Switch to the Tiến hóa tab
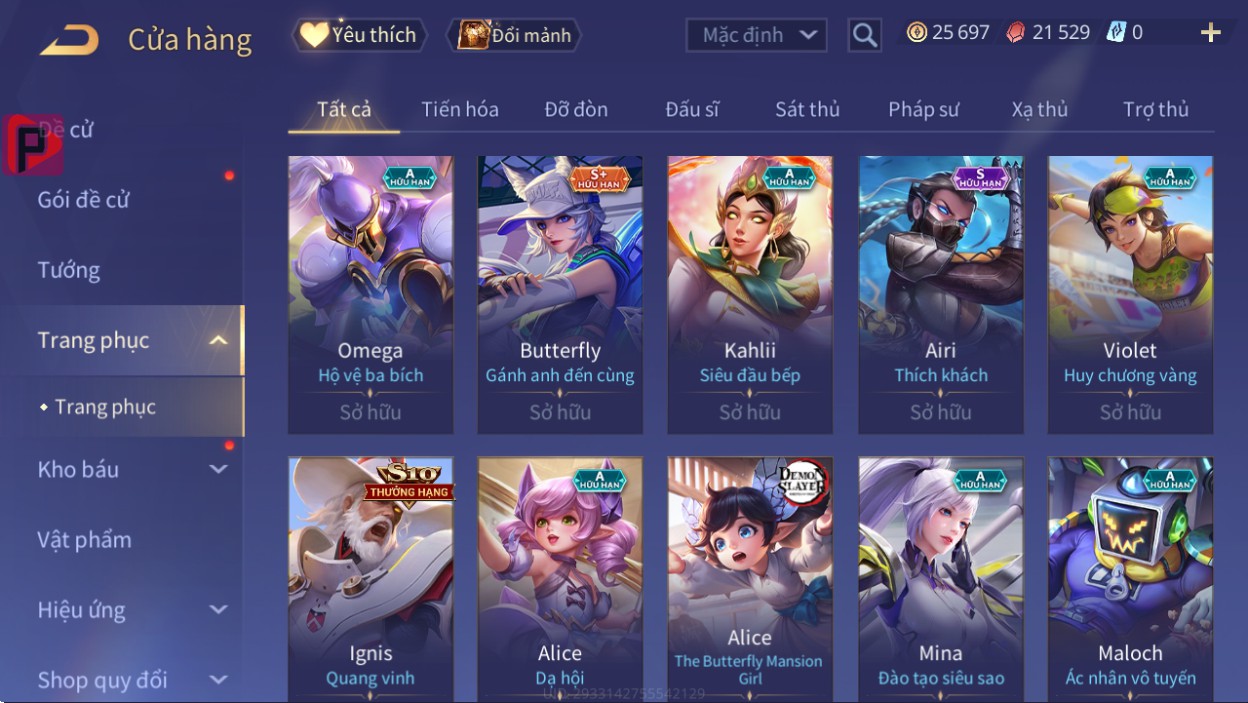This screenshot has width=1248, height=703. [x=460, y=109]
